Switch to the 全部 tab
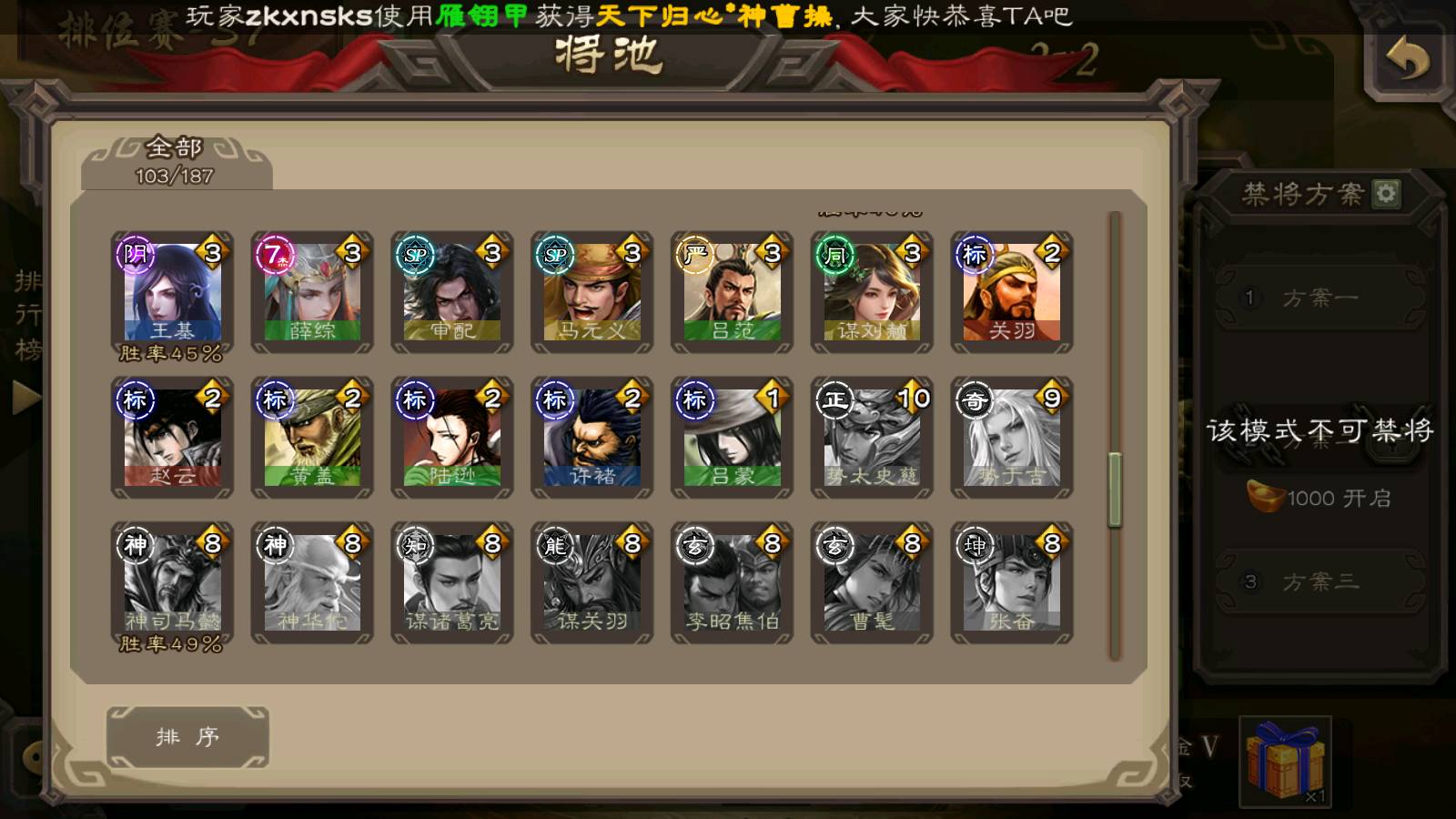The height and width of the screenshot is (819, 1456). [175, 161]
